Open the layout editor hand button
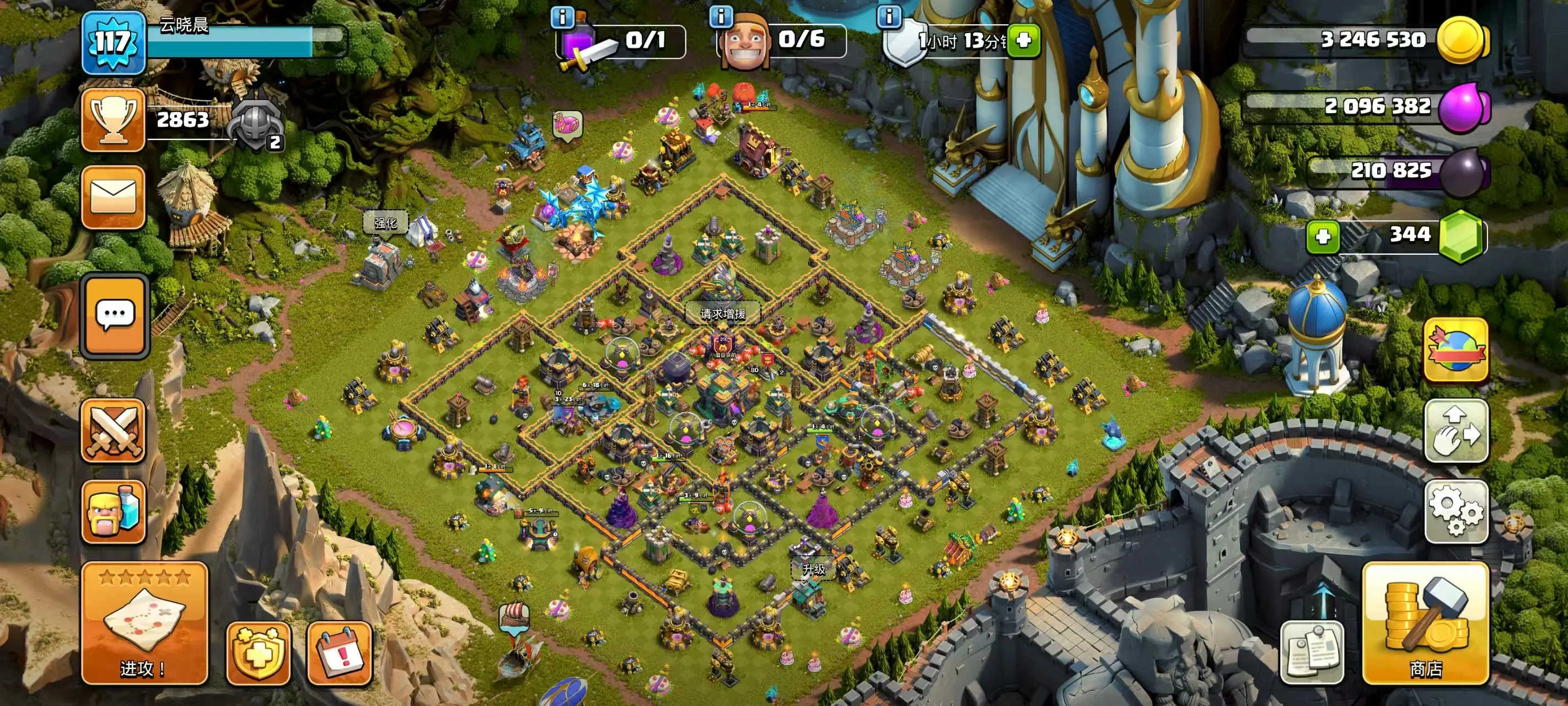The image size is (1568, 706). (x=1456, y=431)
